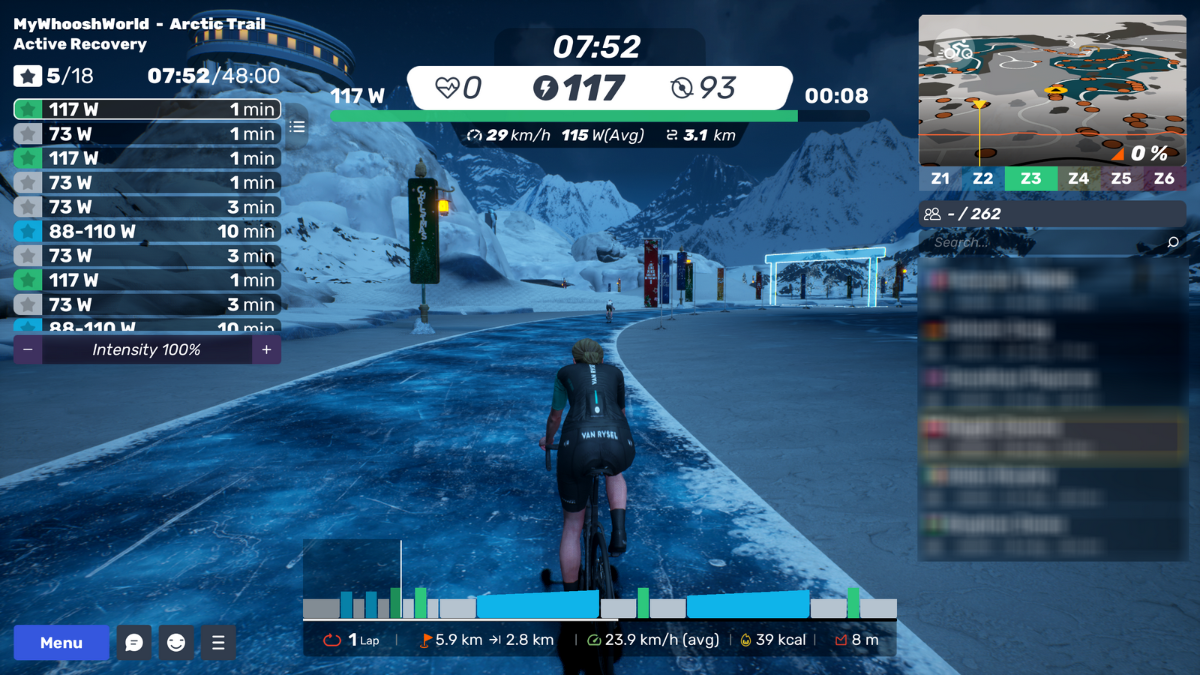Select the Z1 power zone
1200x675 pixels.
(940, 179)
